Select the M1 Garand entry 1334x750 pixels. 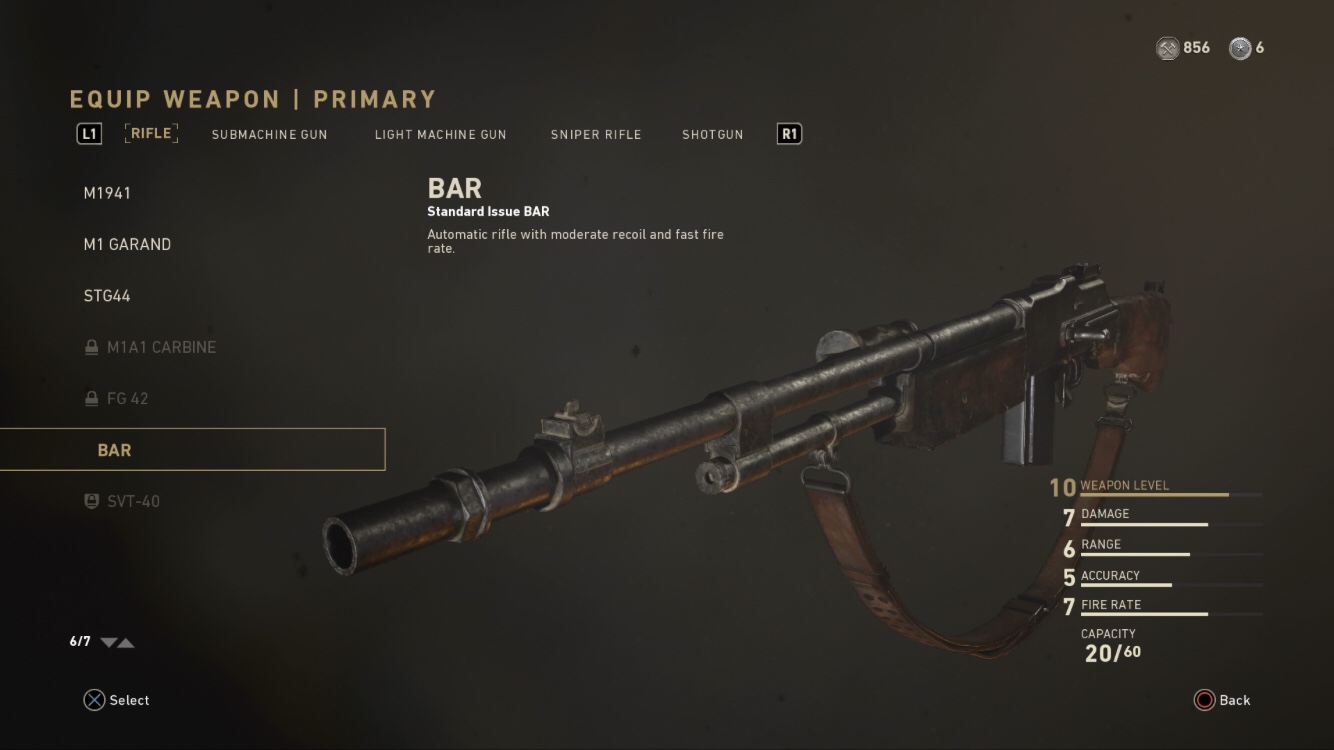[127, 244]
